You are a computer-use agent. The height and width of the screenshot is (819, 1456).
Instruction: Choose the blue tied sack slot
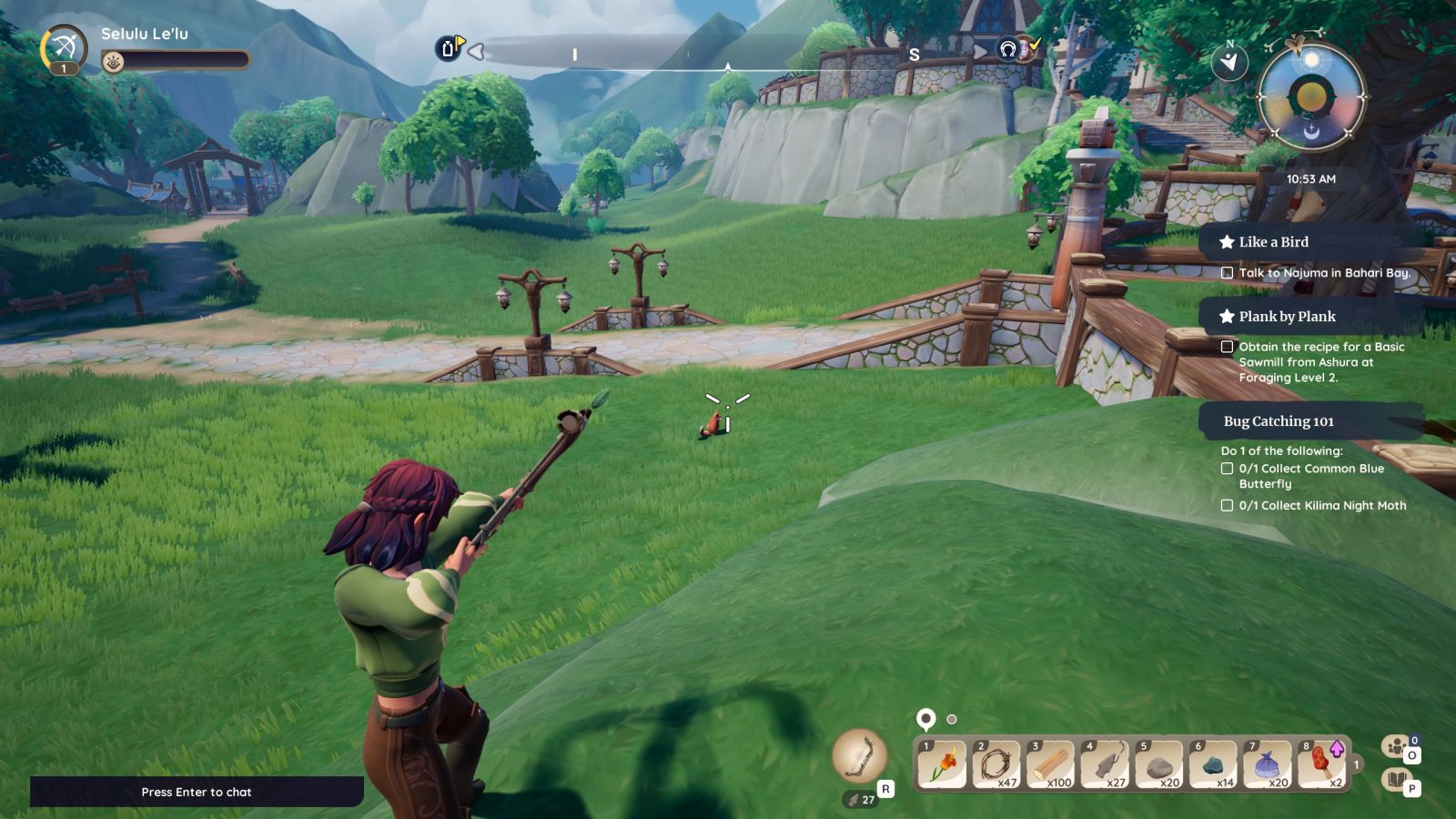click(x=1269, y=764)
